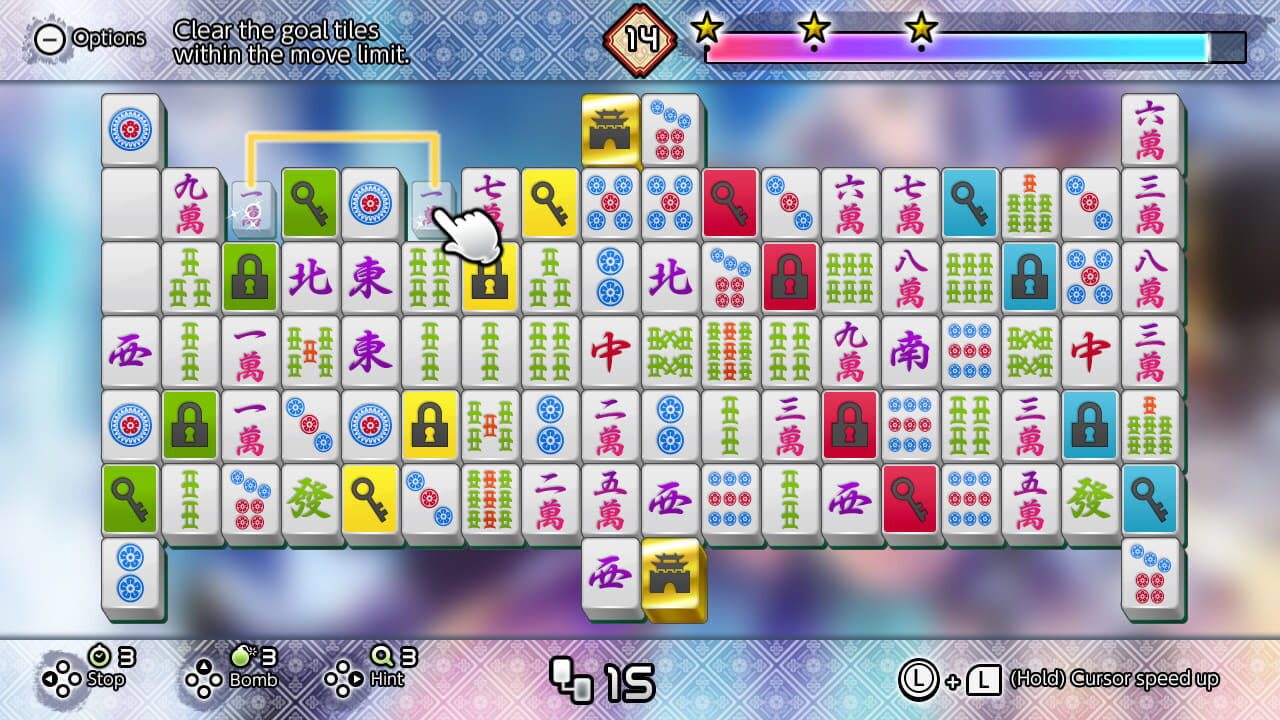Screen dimensions: 1280x720
Task: Select the yellow padlock tile in the middle
Action: tap(429, 424)
